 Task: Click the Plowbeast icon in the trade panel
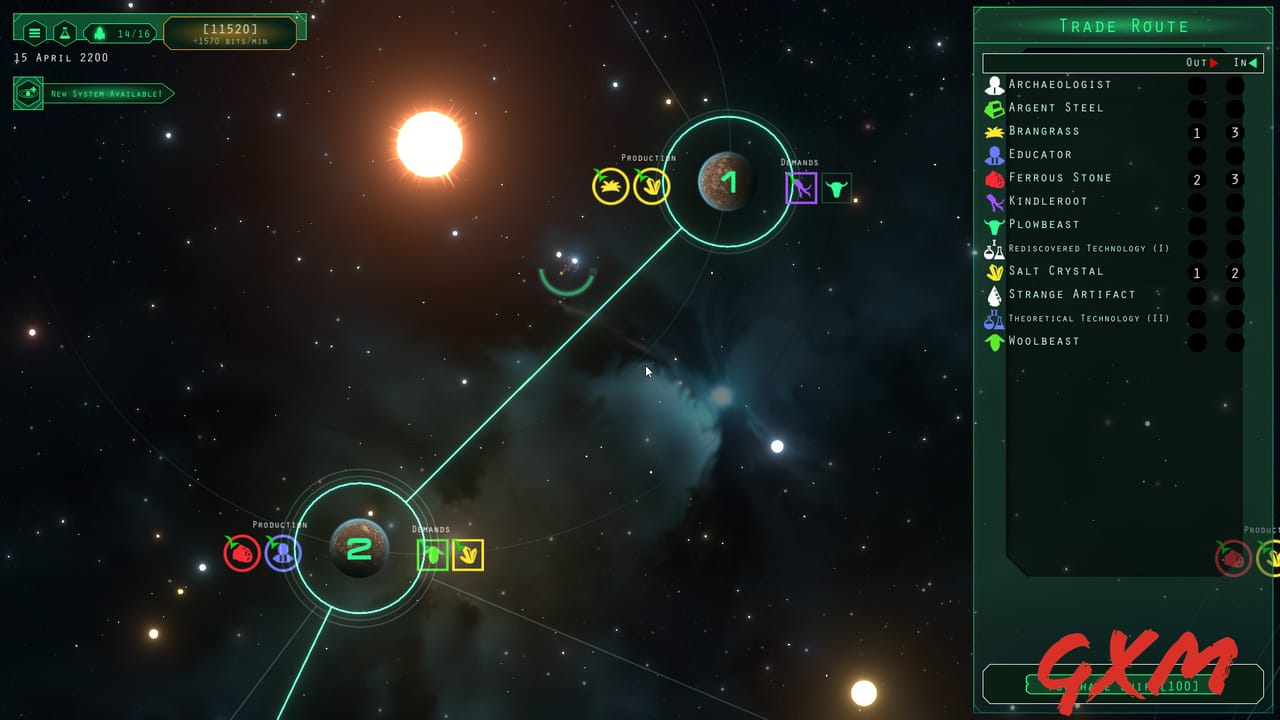pos(993,224)
